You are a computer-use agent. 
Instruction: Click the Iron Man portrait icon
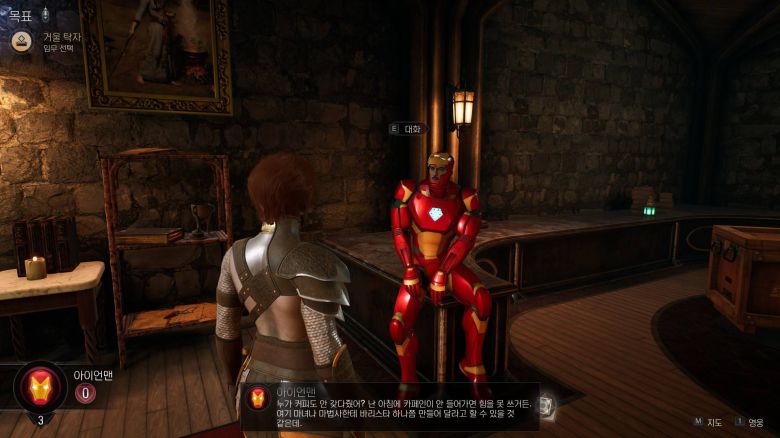[x=40, y=386]
